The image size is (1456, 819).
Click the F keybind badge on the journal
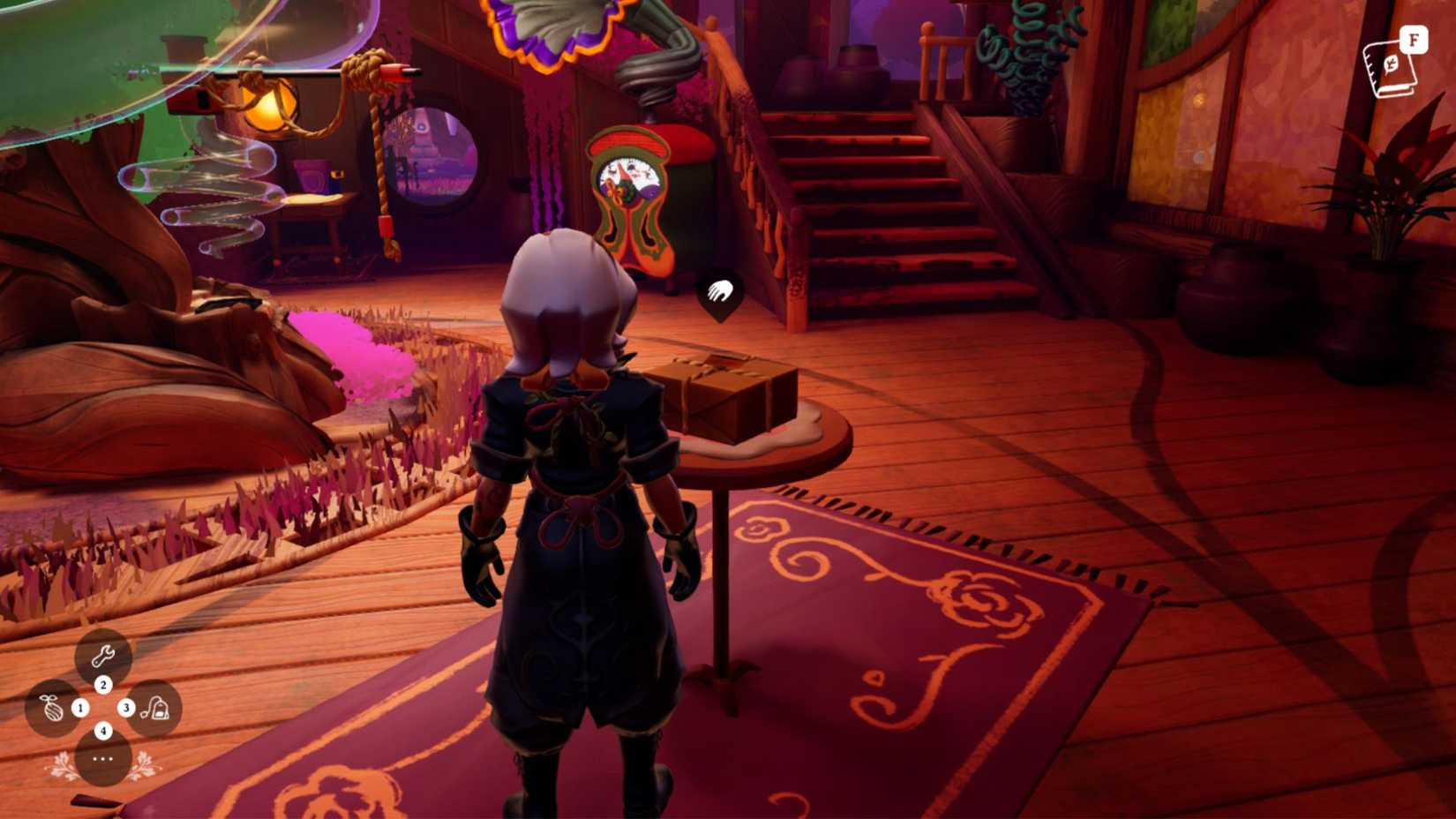tap(1413, 39)
